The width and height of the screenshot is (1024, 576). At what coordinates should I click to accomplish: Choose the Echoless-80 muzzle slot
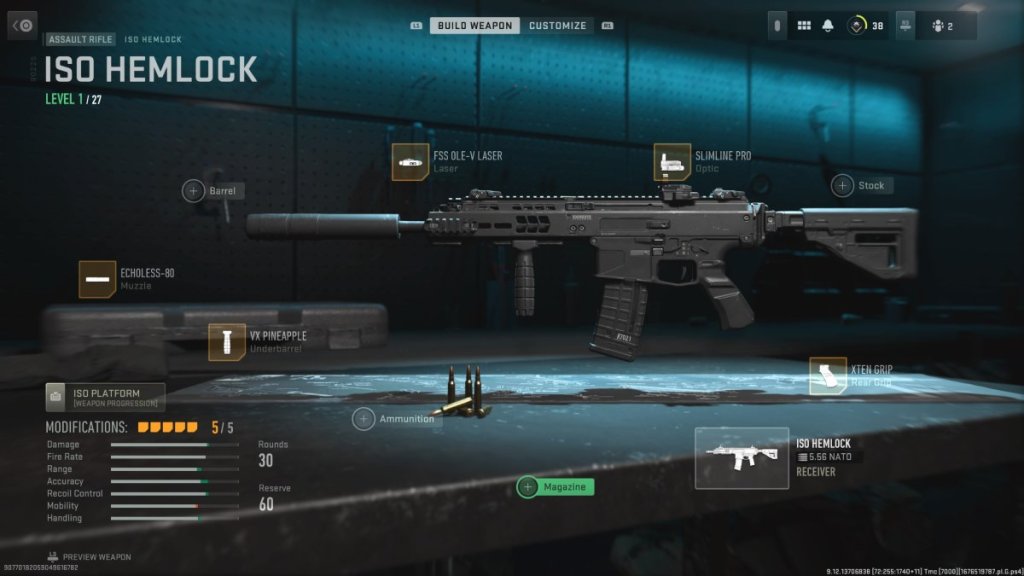click(x=98, y=279)
